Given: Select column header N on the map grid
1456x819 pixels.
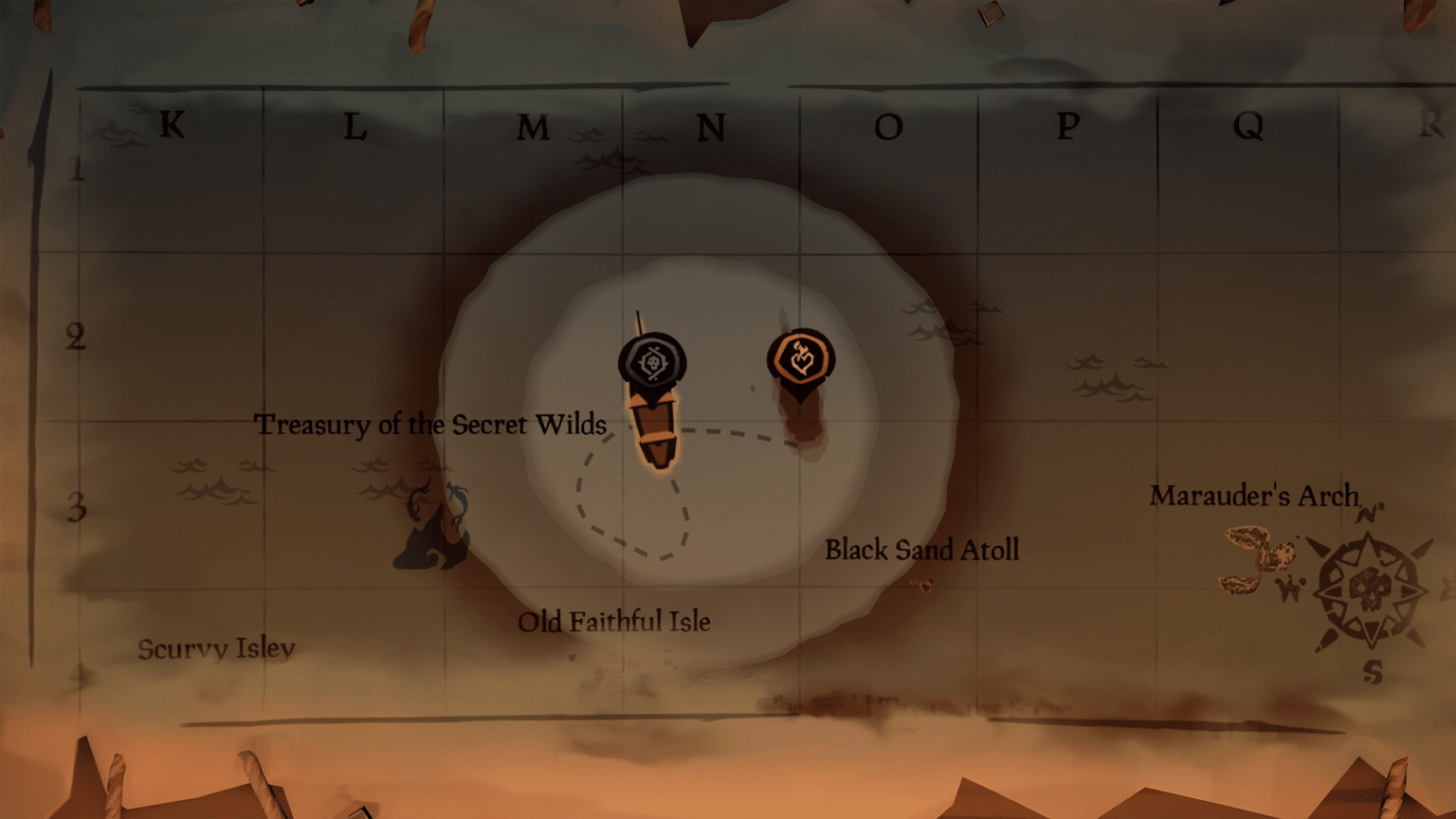Looking at the screenshot, I should tap(713, 128).
